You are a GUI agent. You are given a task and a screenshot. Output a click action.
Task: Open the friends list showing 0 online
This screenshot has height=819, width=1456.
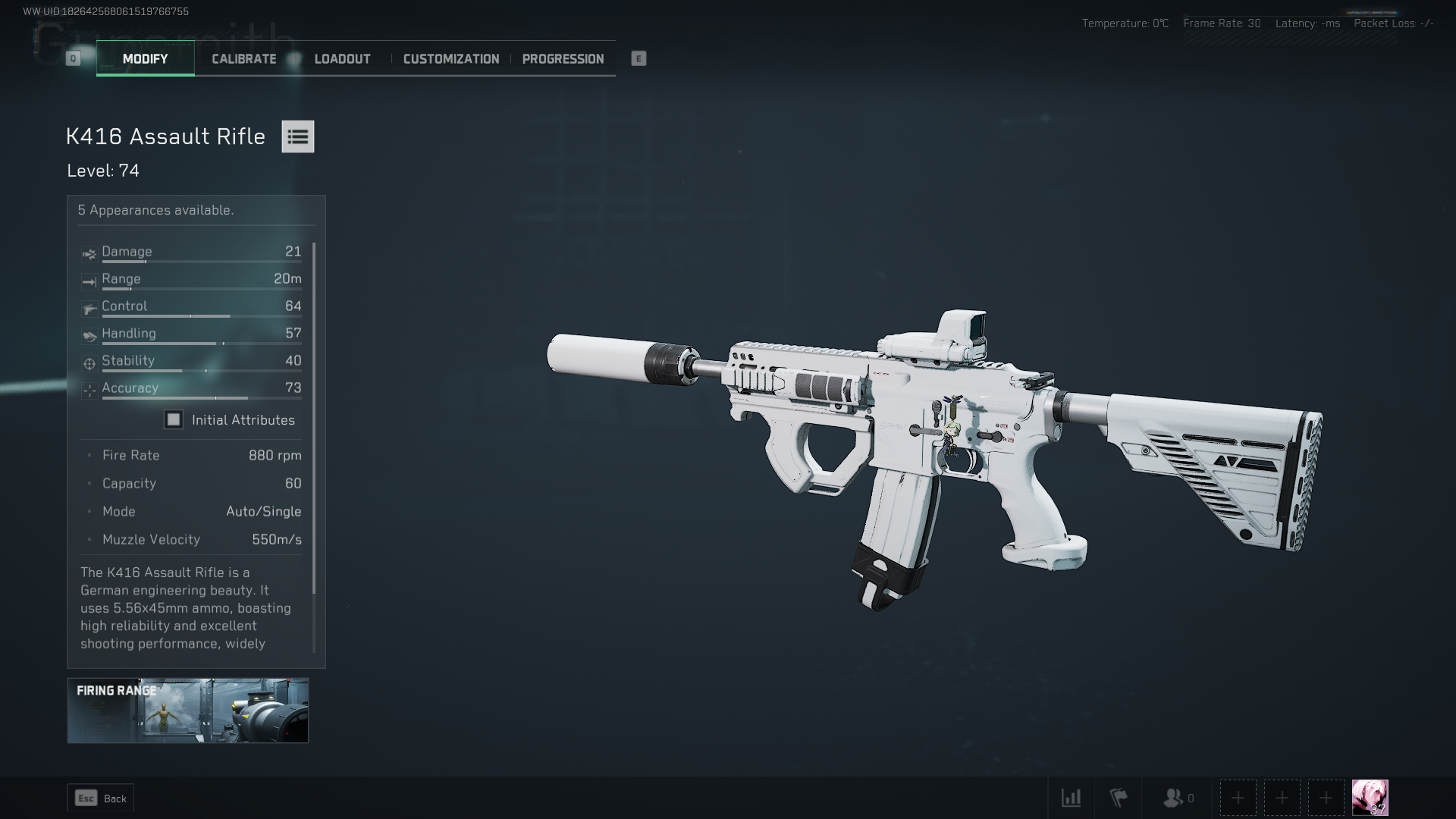(1174, 798)
